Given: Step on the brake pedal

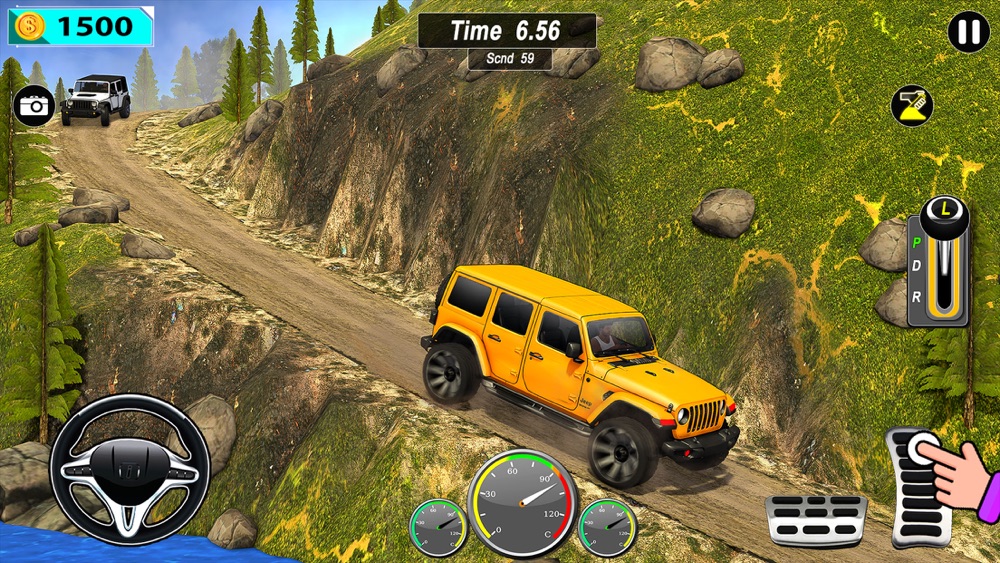Looking at the screenshot, I should [815, 519].
